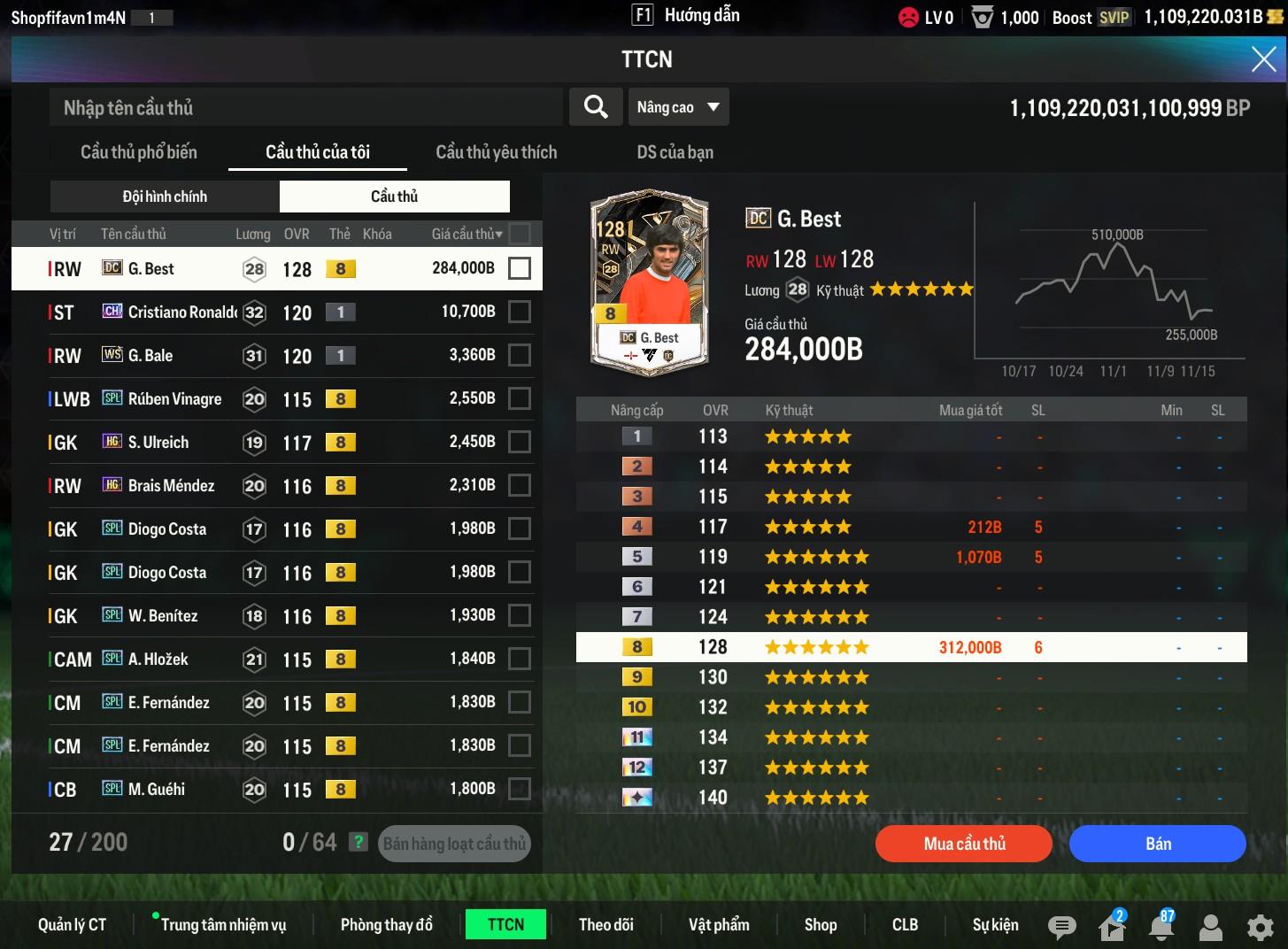Image resolution: width=1288 pixels, height=949 pixels.
Task: Hit the blue Bán button
Action: 1157,844
